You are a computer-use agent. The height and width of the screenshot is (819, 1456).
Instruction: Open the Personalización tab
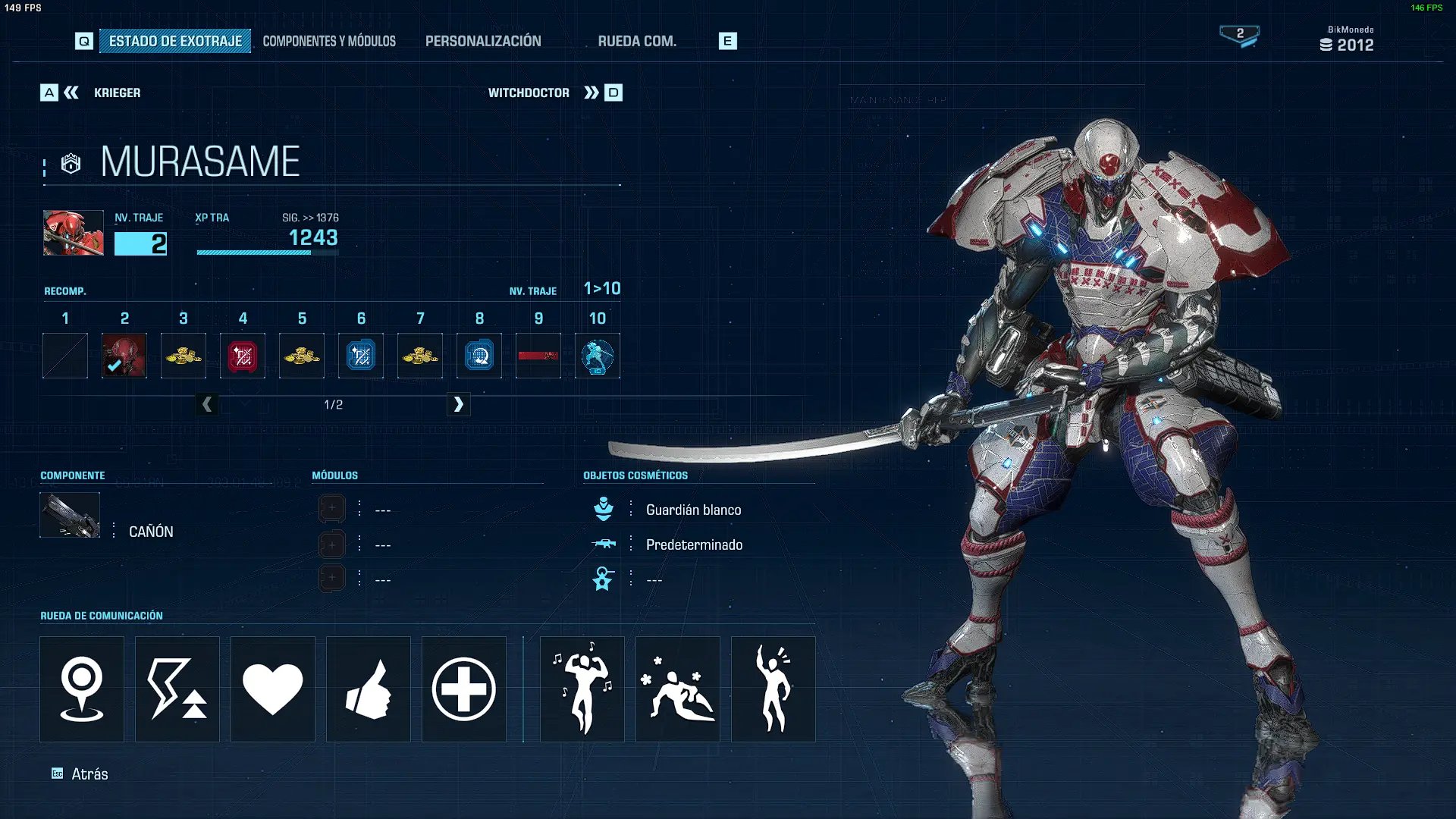point(483,41)
